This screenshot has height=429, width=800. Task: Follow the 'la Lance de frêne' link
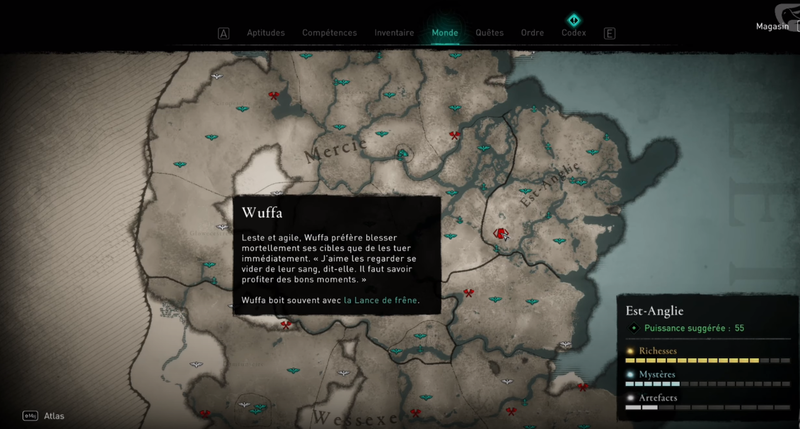point(380,300)
